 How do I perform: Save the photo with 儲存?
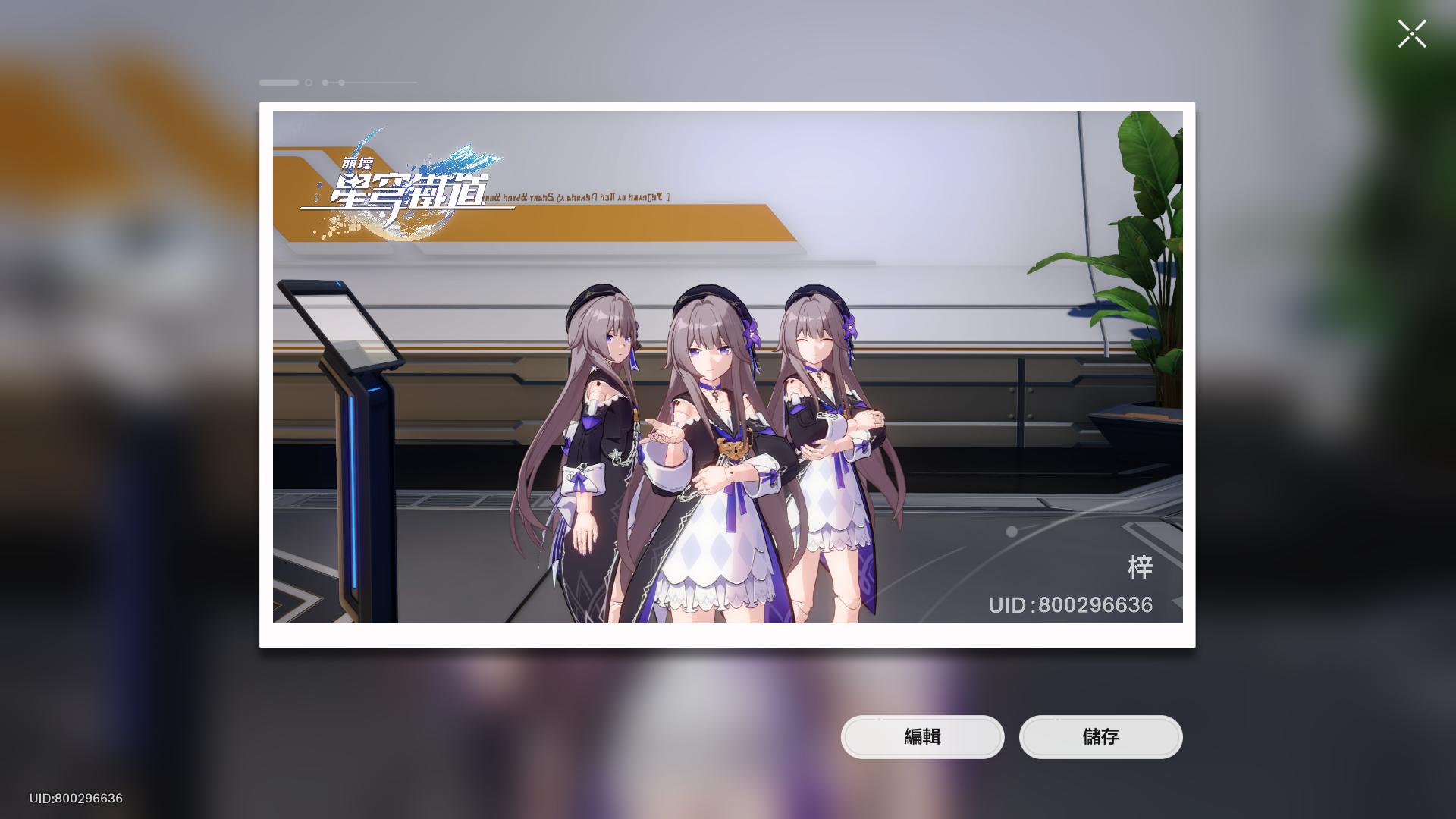pyautogui.click(x=1100, y=736)
